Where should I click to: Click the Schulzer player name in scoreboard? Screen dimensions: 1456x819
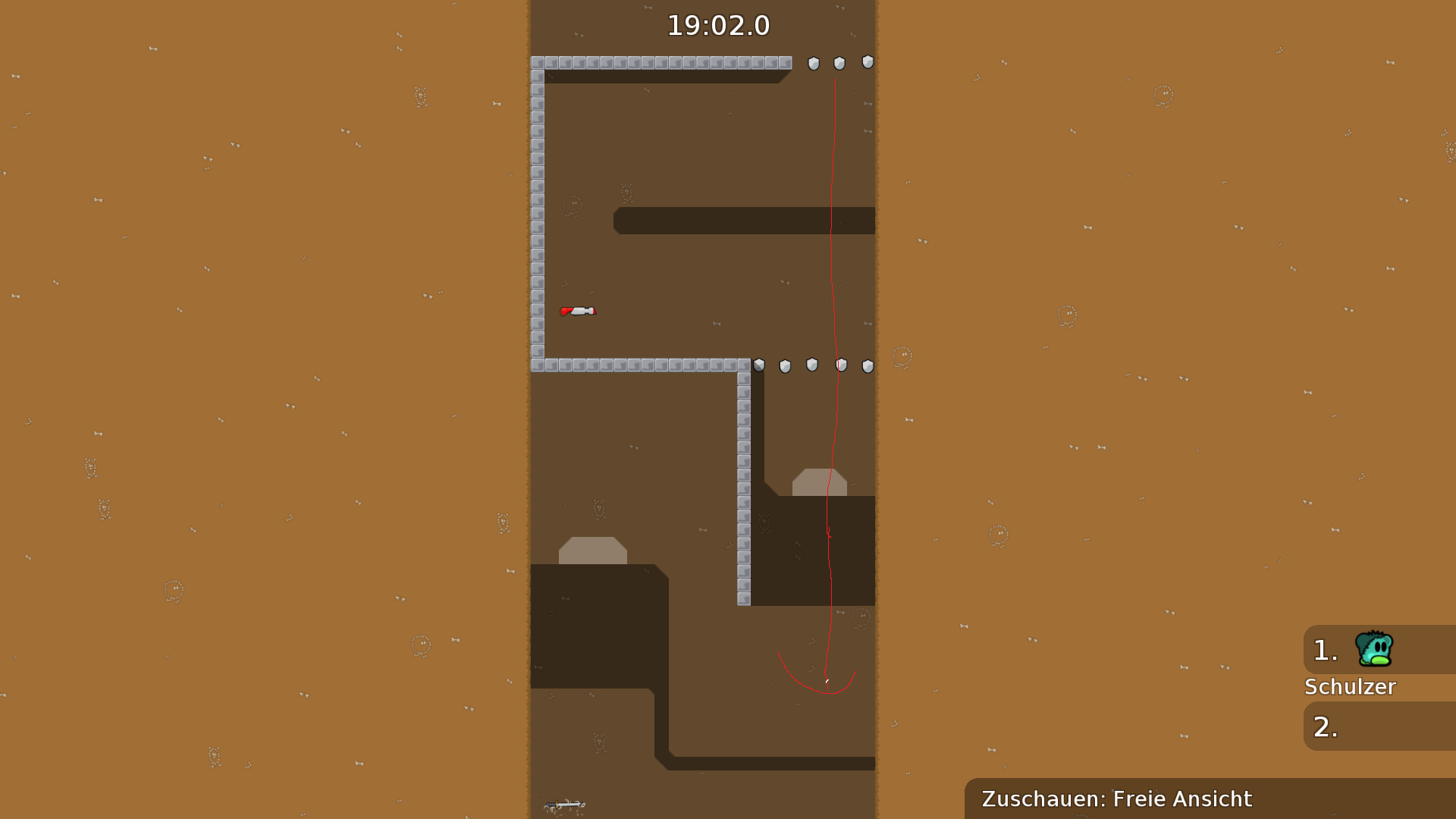[x=1351, y=687]
